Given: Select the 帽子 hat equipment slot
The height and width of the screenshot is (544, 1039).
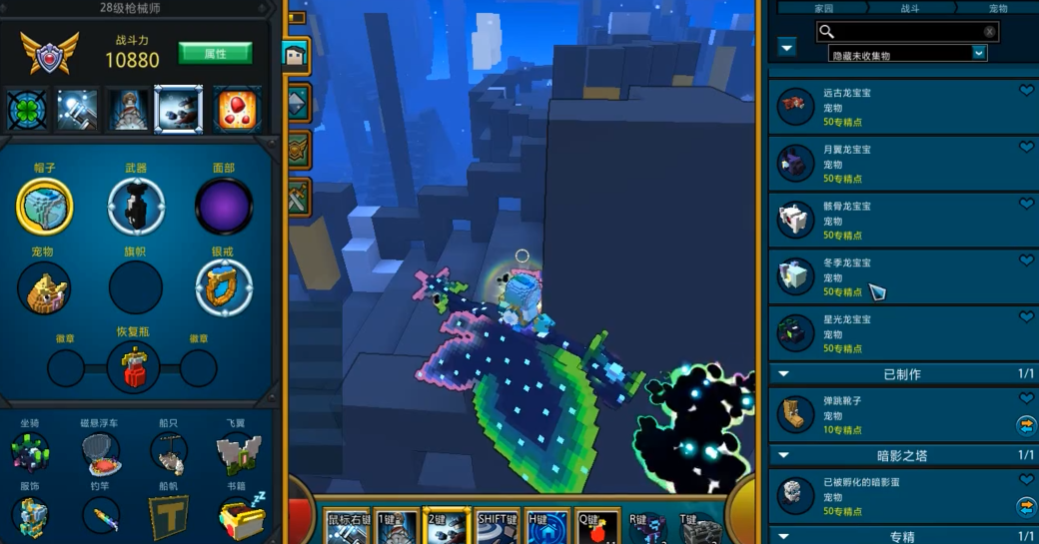Looking at the screenshot, I should point(44,206).
